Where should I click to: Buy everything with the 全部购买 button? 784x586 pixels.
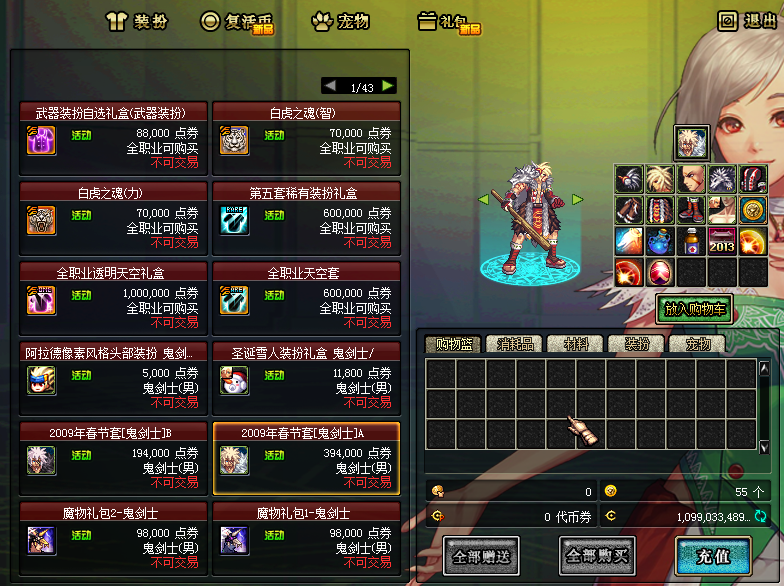[x=596, y=554]
